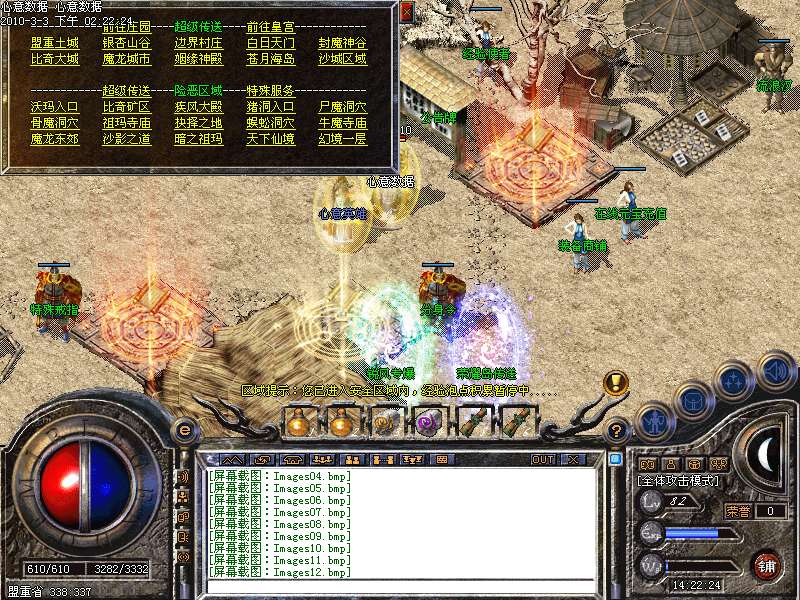
Task: Open the round 'e' button beside chat
Action: point(184,429)
